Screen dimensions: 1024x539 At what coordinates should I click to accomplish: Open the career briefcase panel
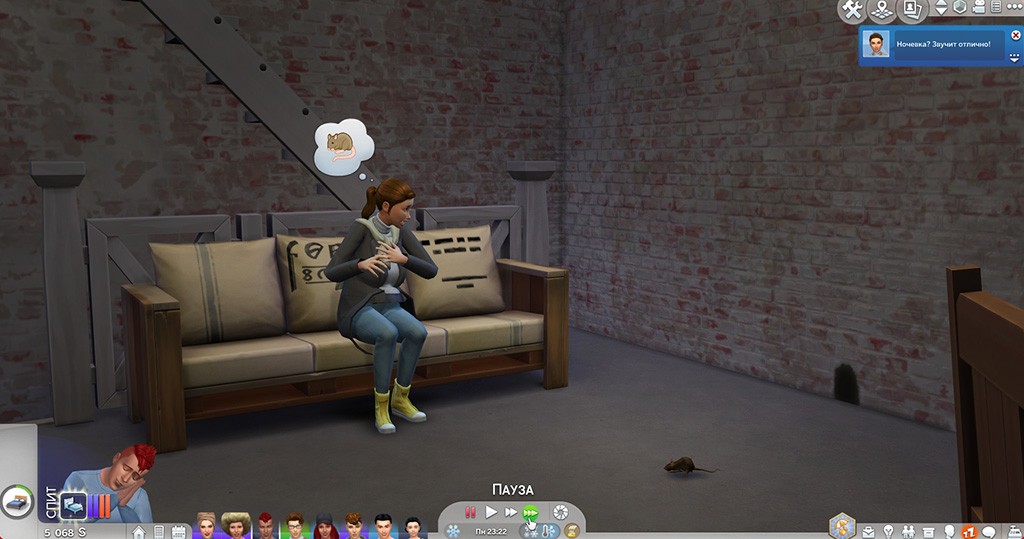point(867,531)
